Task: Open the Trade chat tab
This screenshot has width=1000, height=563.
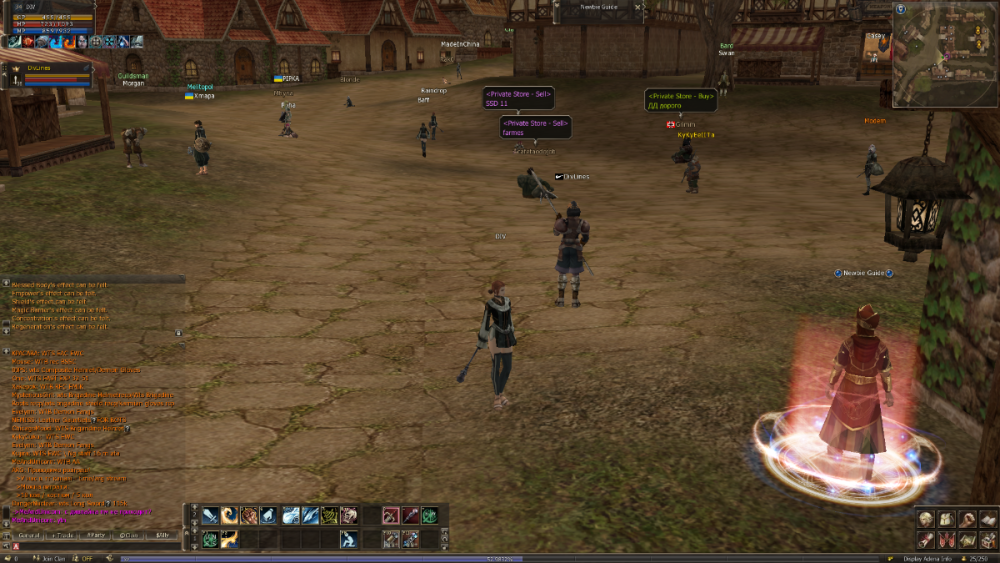Action: 63,536
